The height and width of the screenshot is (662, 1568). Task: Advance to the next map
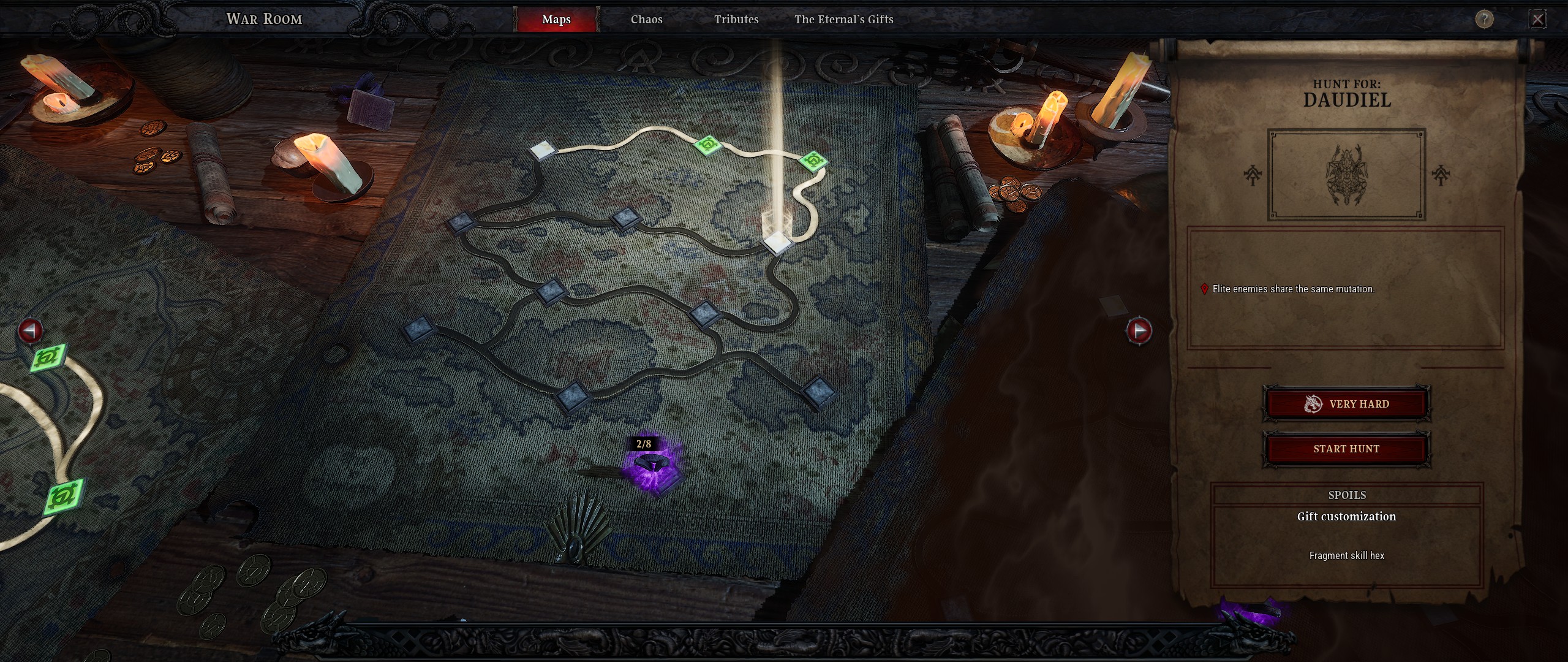[x=1139, y=330]
